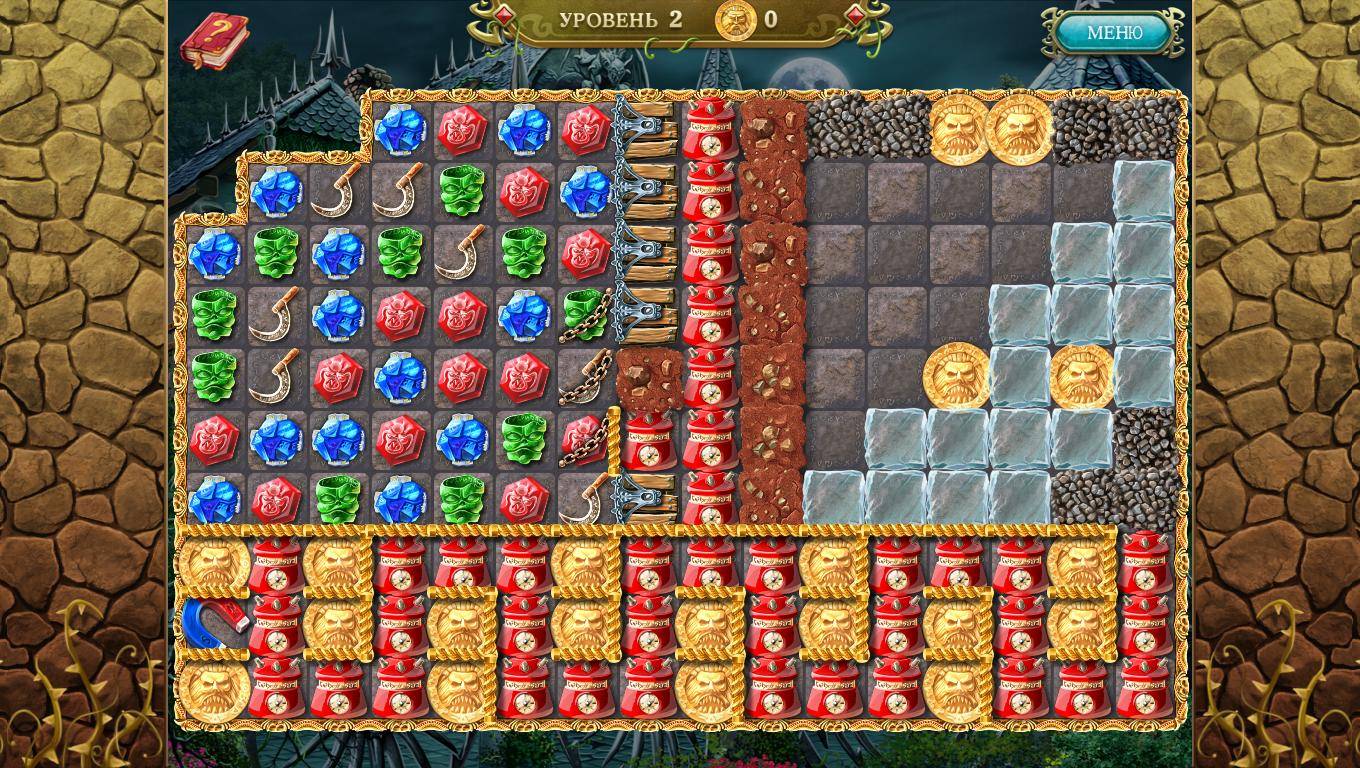1360x768 pixels.
Task: Open the МЕНЮ button
Action: 1114,33
